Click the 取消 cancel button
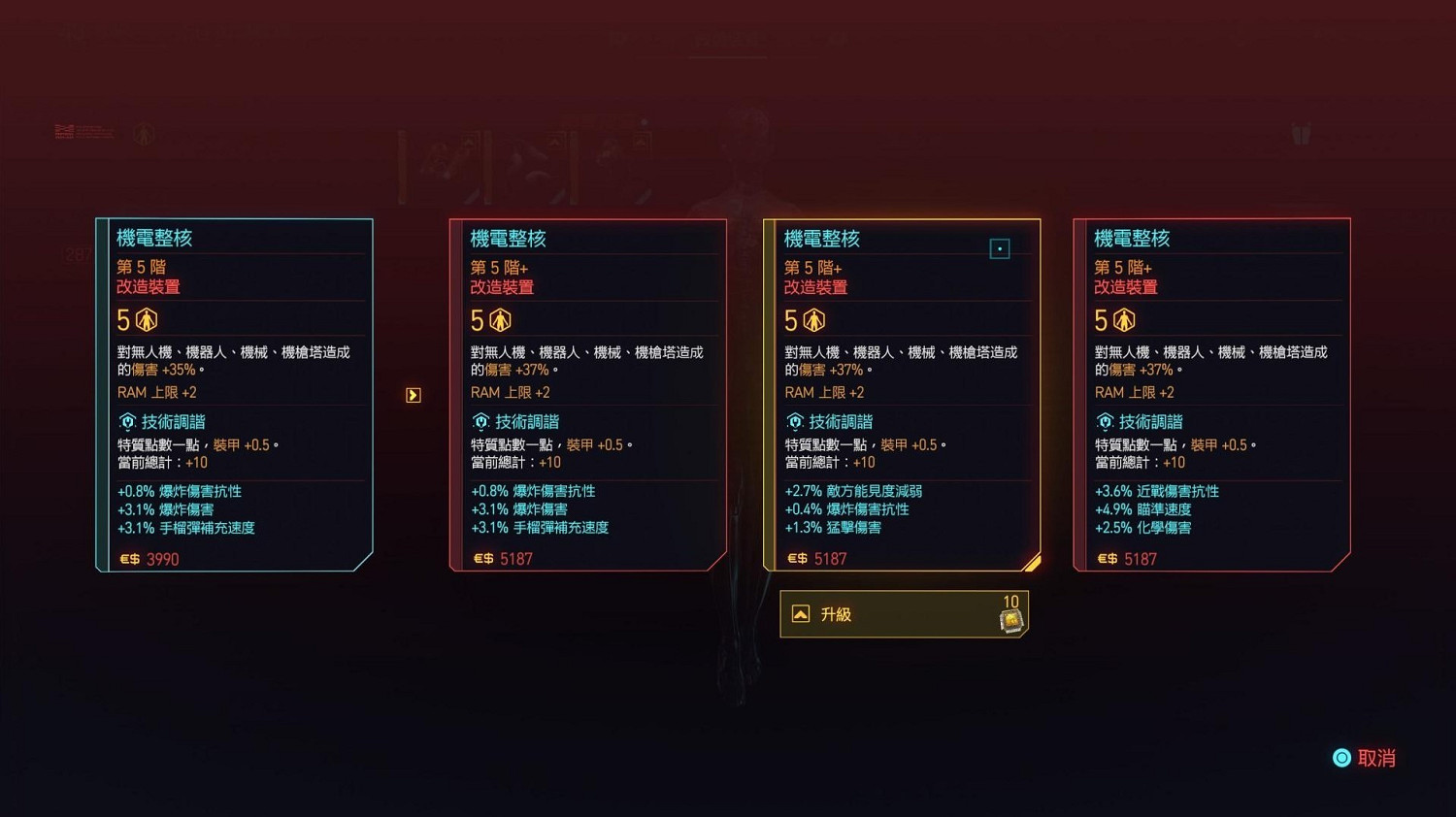The height and width of the screenshot is (817, 1456). click(1375, 758)
